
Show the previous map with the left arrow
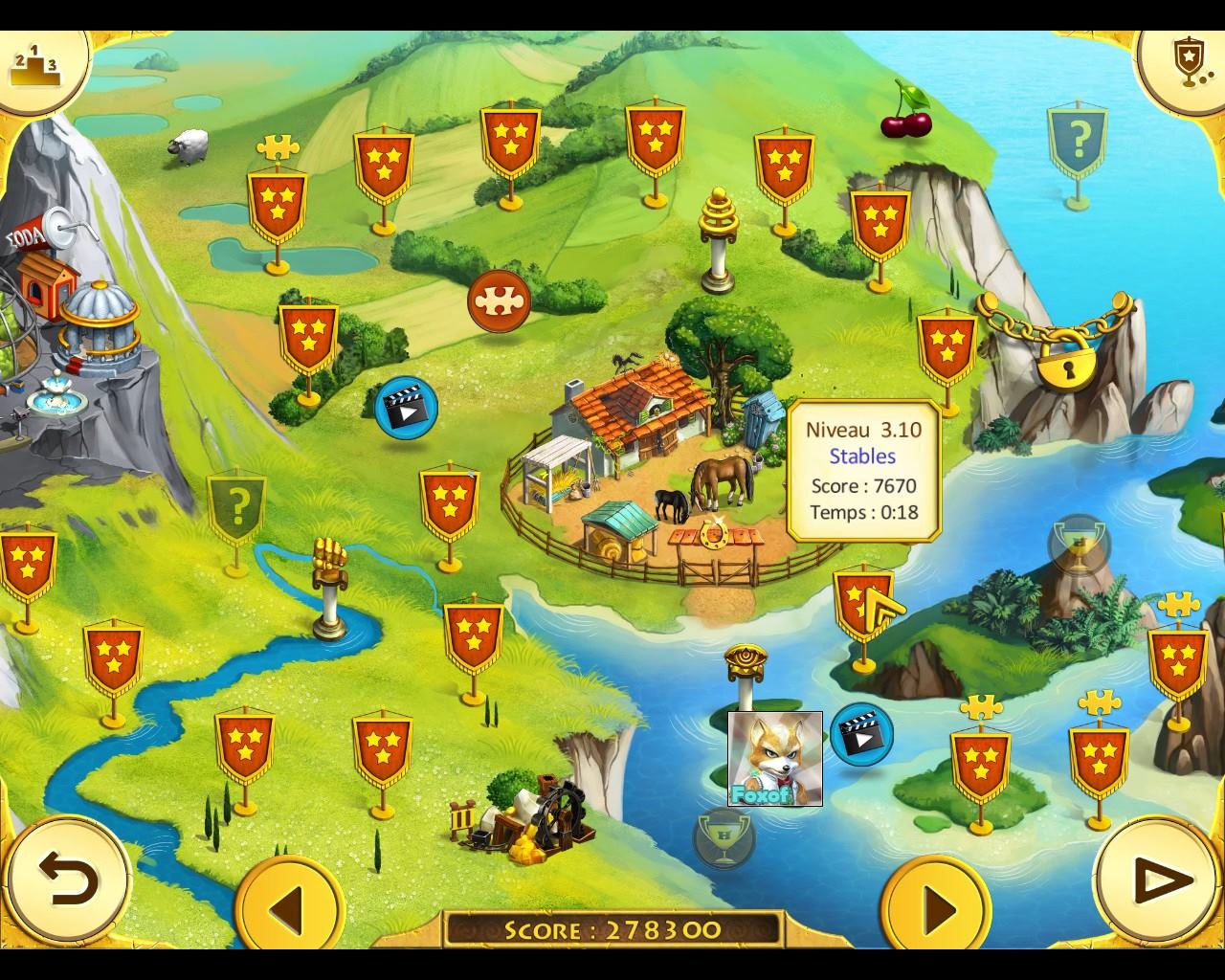[288, 905]
